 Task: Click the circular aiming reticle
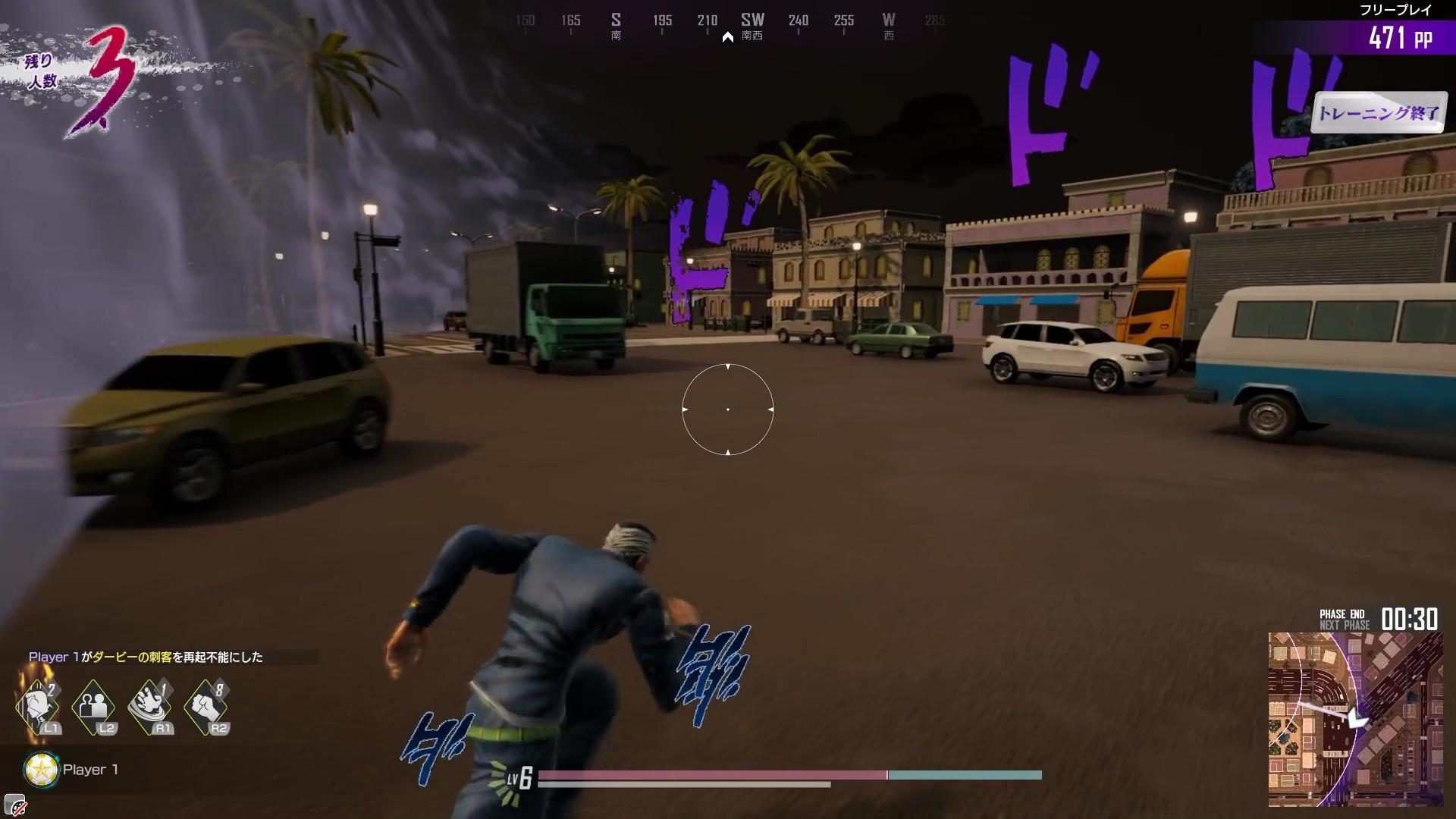pos(728,409)
